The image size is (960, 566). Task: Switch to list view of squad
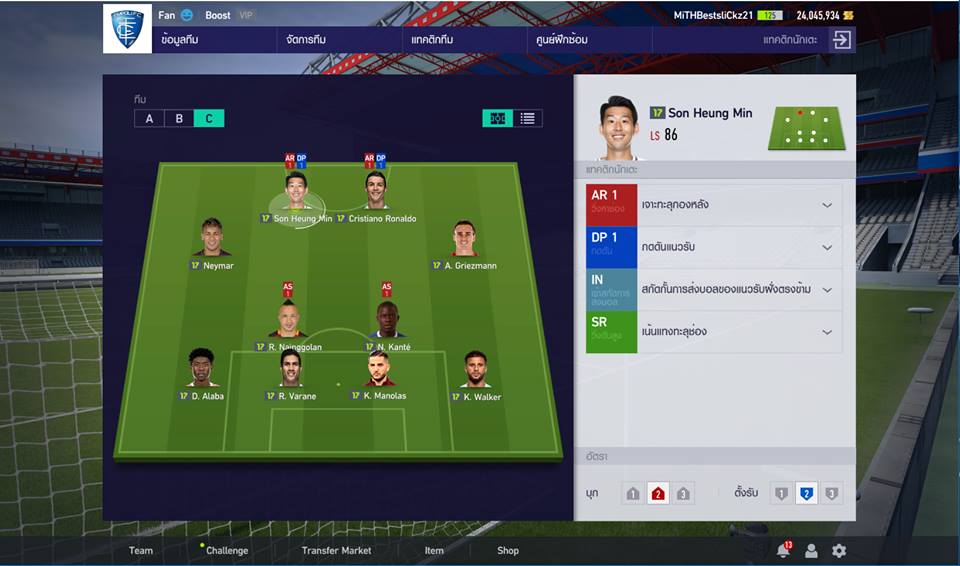coord(527,118)
